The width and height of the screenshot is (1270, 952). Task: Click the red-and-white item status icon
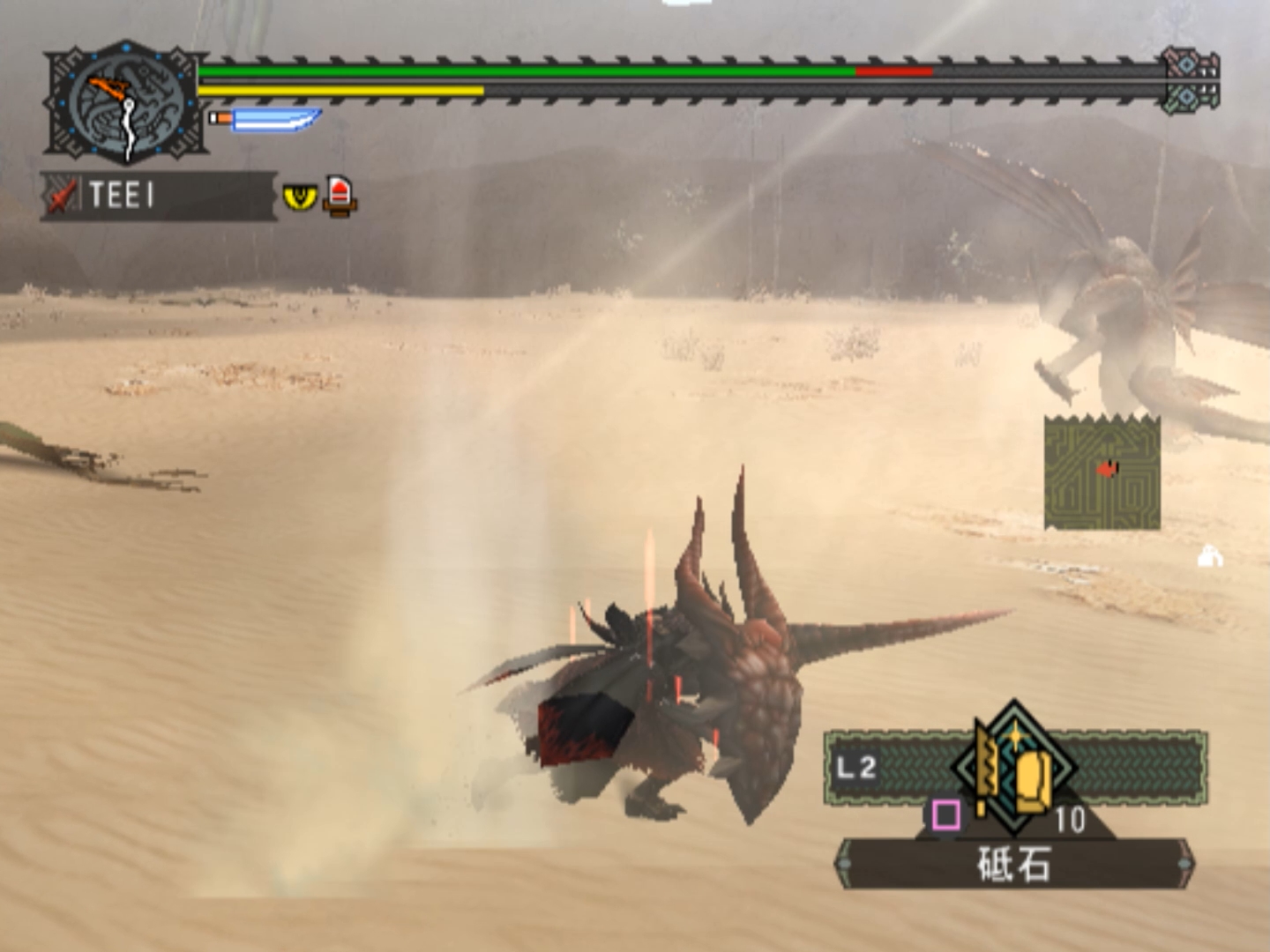point(340,195)
